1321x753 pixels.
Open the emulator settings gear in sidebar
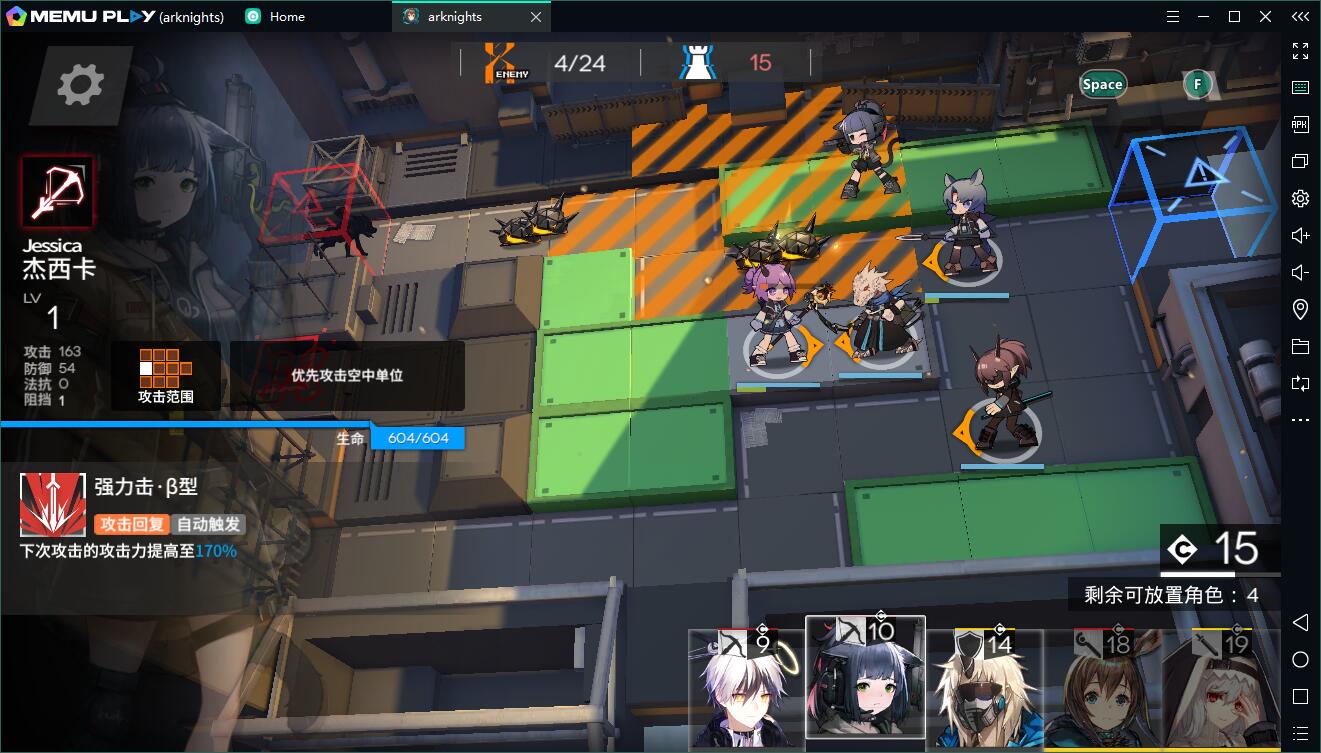[x=1300, y=198]
